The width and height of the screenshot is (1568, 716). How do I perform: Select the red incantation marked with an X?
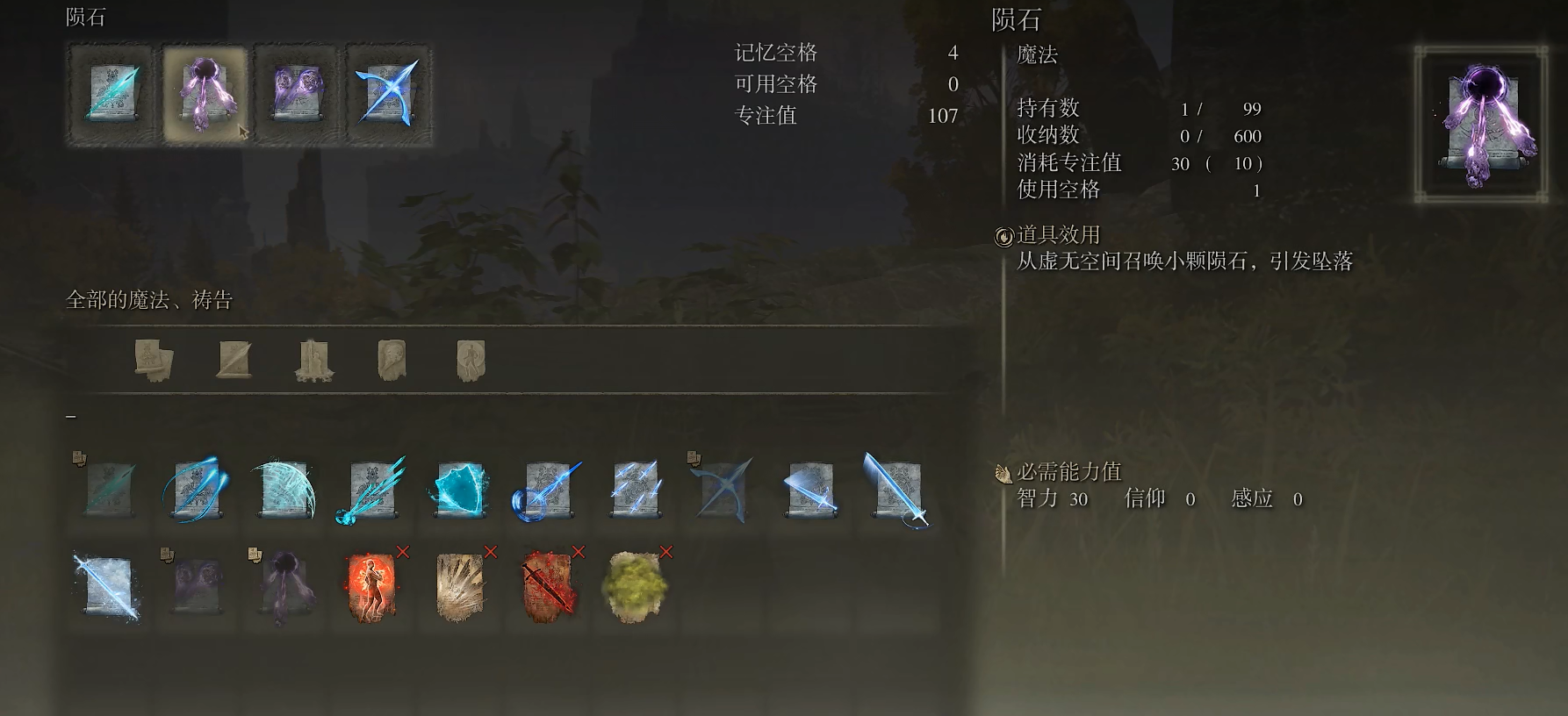373,586
